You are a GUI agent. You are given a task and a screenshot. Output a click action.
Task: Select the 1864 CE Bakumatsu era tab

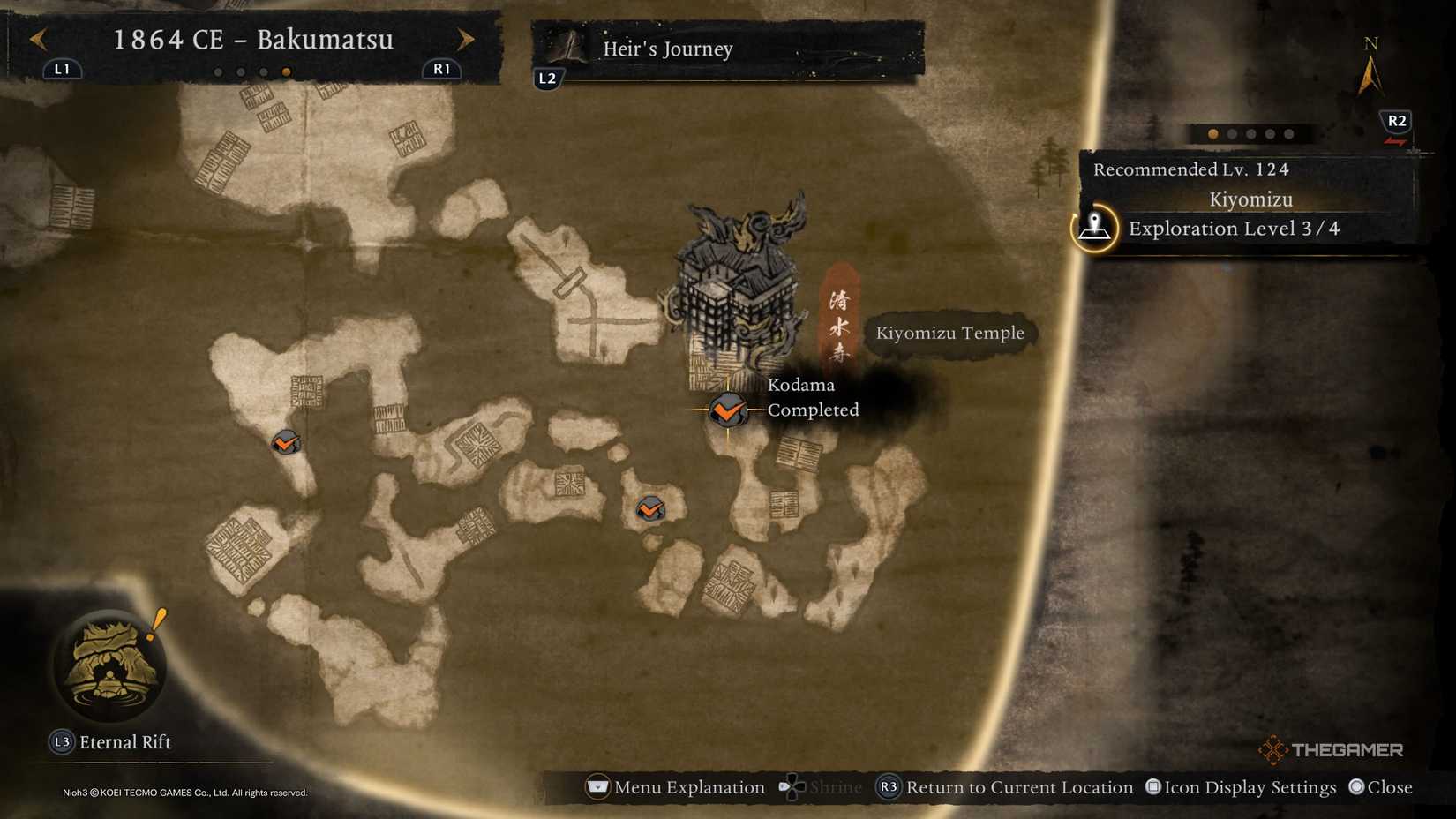[254, 41]
